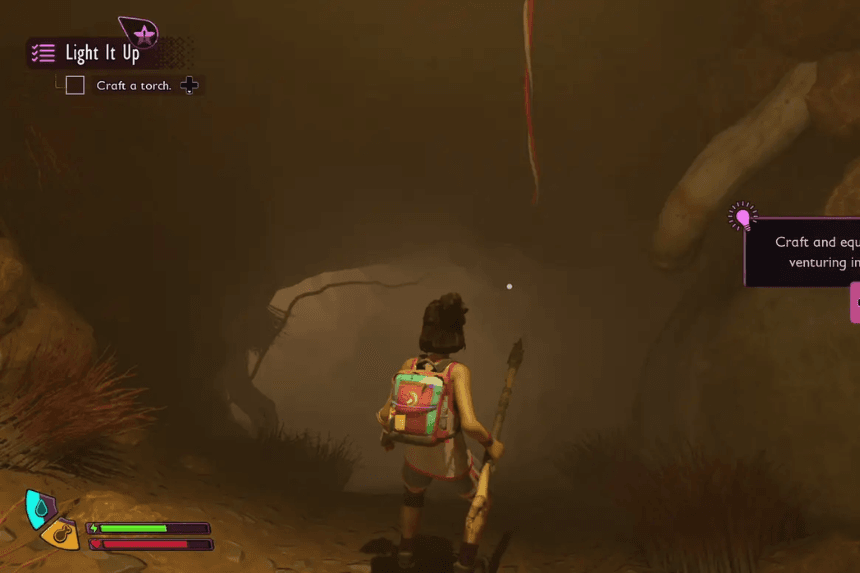Click the pink star quest marker icon
Image resolution: width=860 pixels, height=573 pixels.
tap(144, 35)
